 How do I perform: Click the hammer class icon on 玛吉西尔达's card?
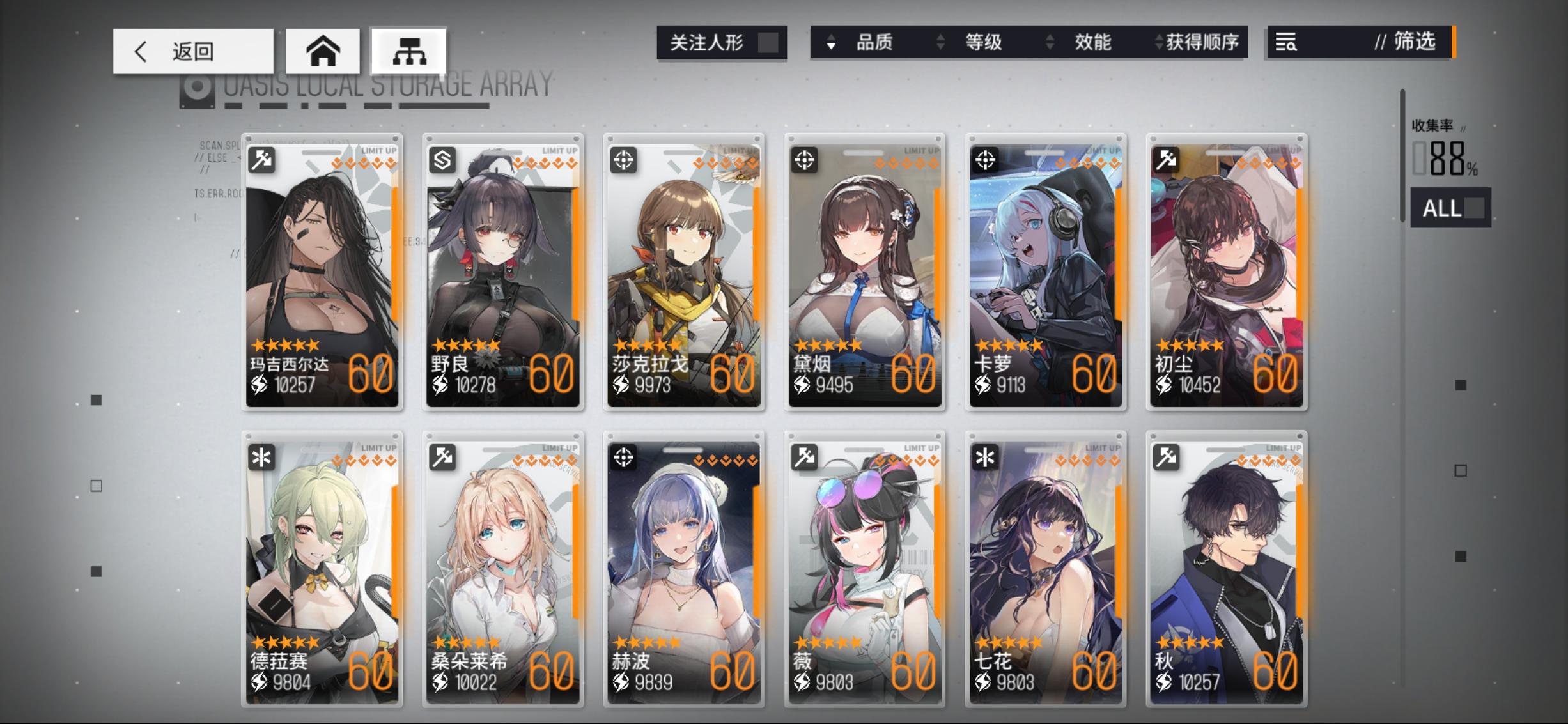click(x=262, y=159)
